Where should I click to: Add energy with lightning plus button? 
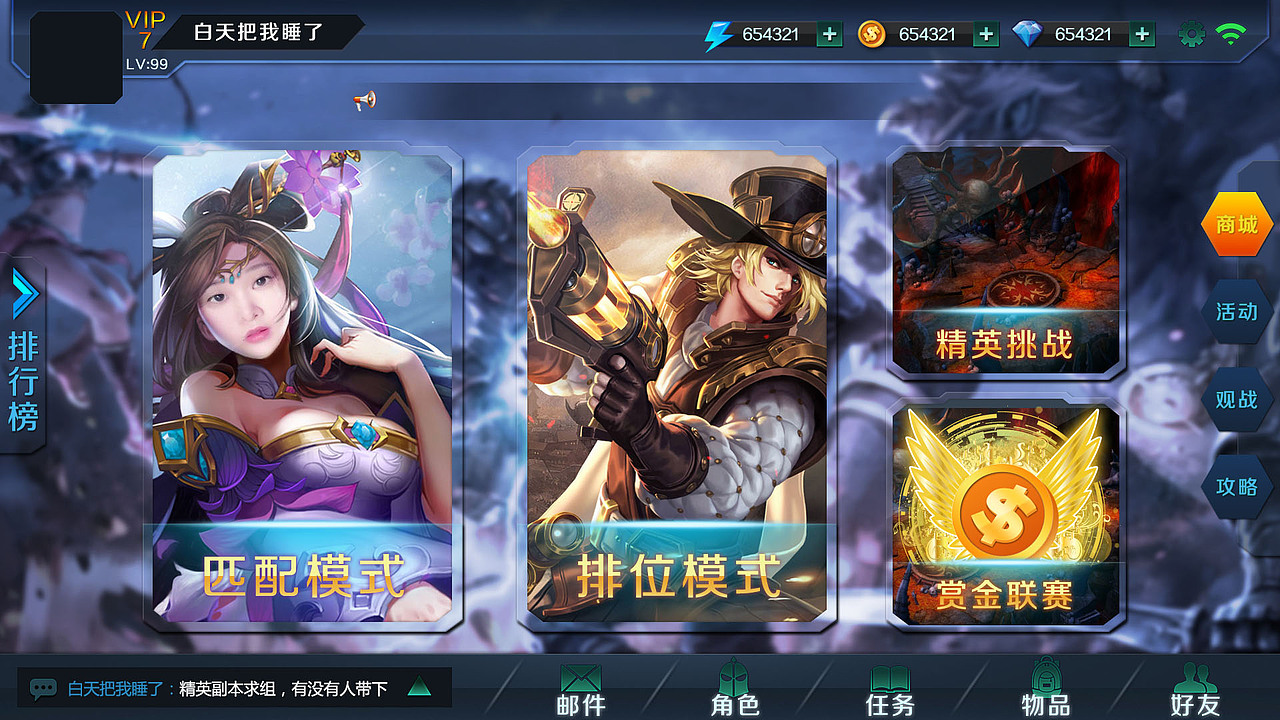click(828, 33)
